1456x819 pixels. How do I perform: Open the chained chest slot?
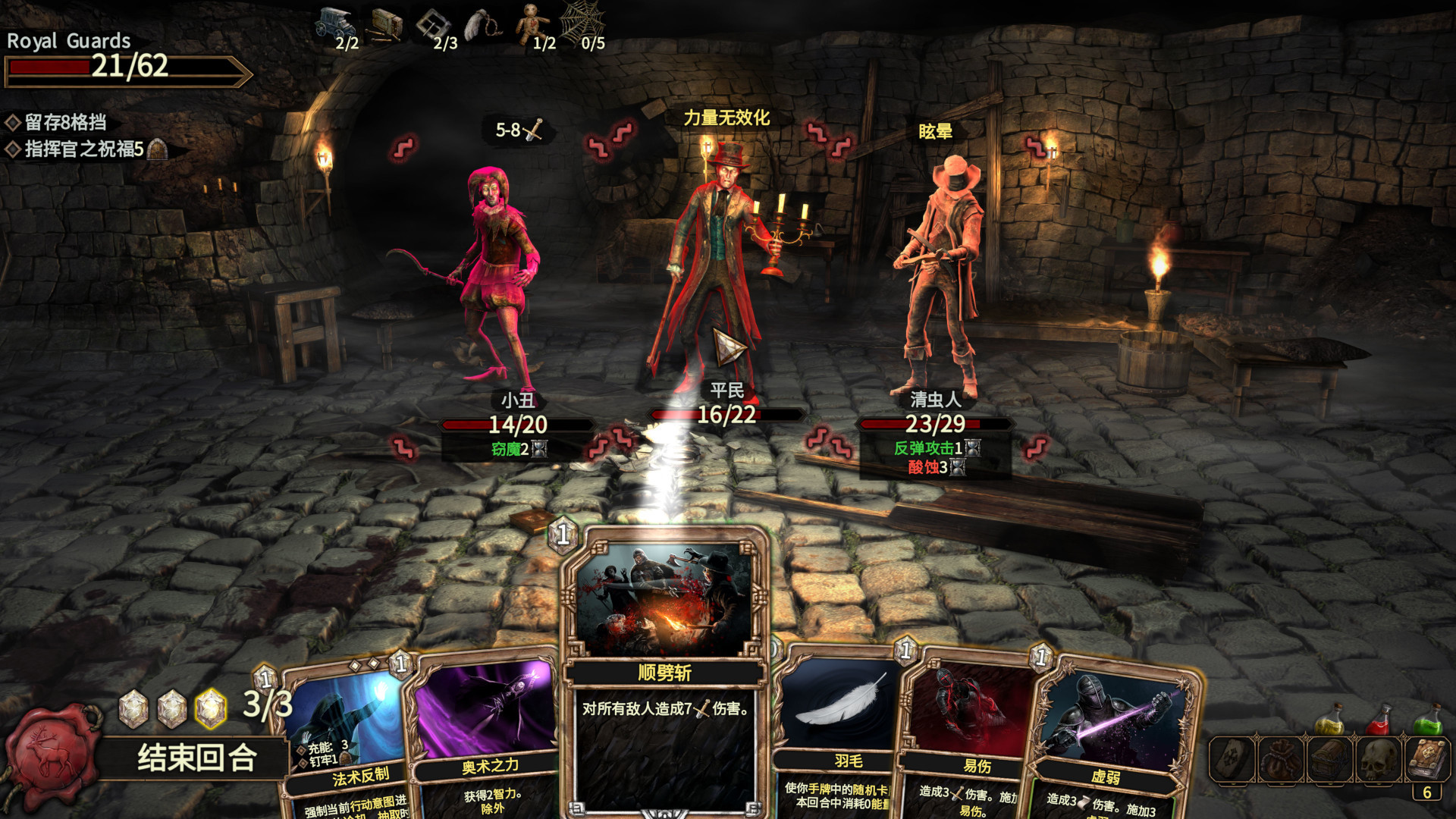(x=1329, y=758)
